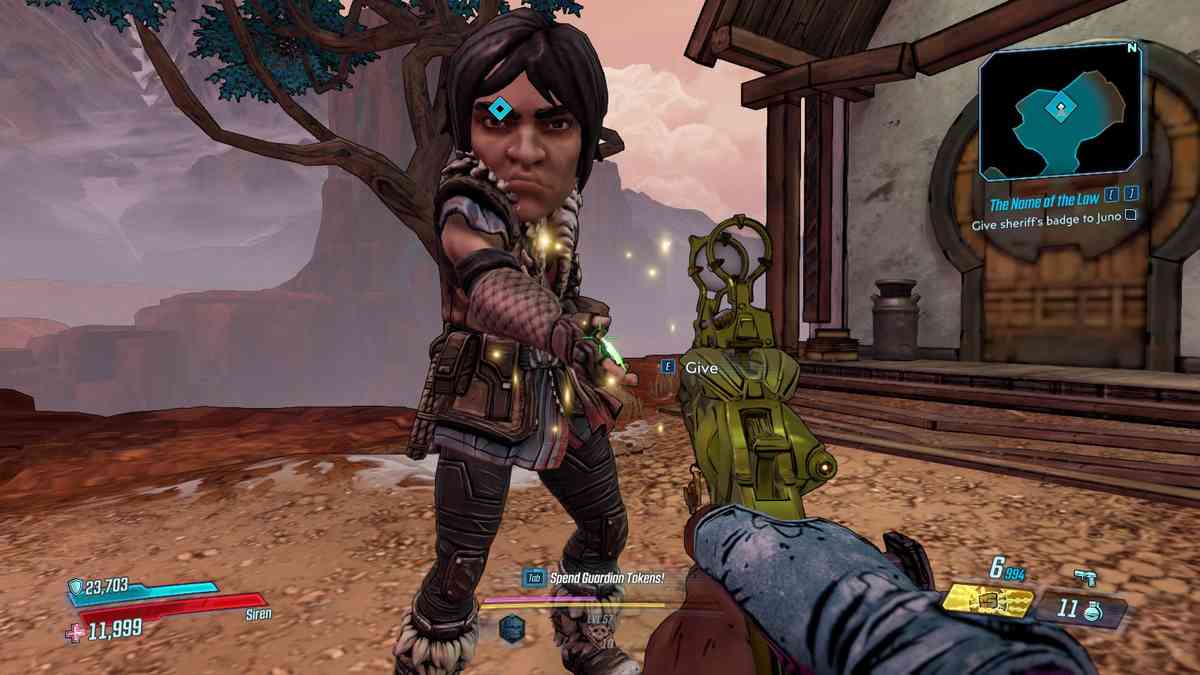Click the Spend Guardian Tokens notification
The width and height of the screenshot is (1200, 675).
click(x=594, y=577)
